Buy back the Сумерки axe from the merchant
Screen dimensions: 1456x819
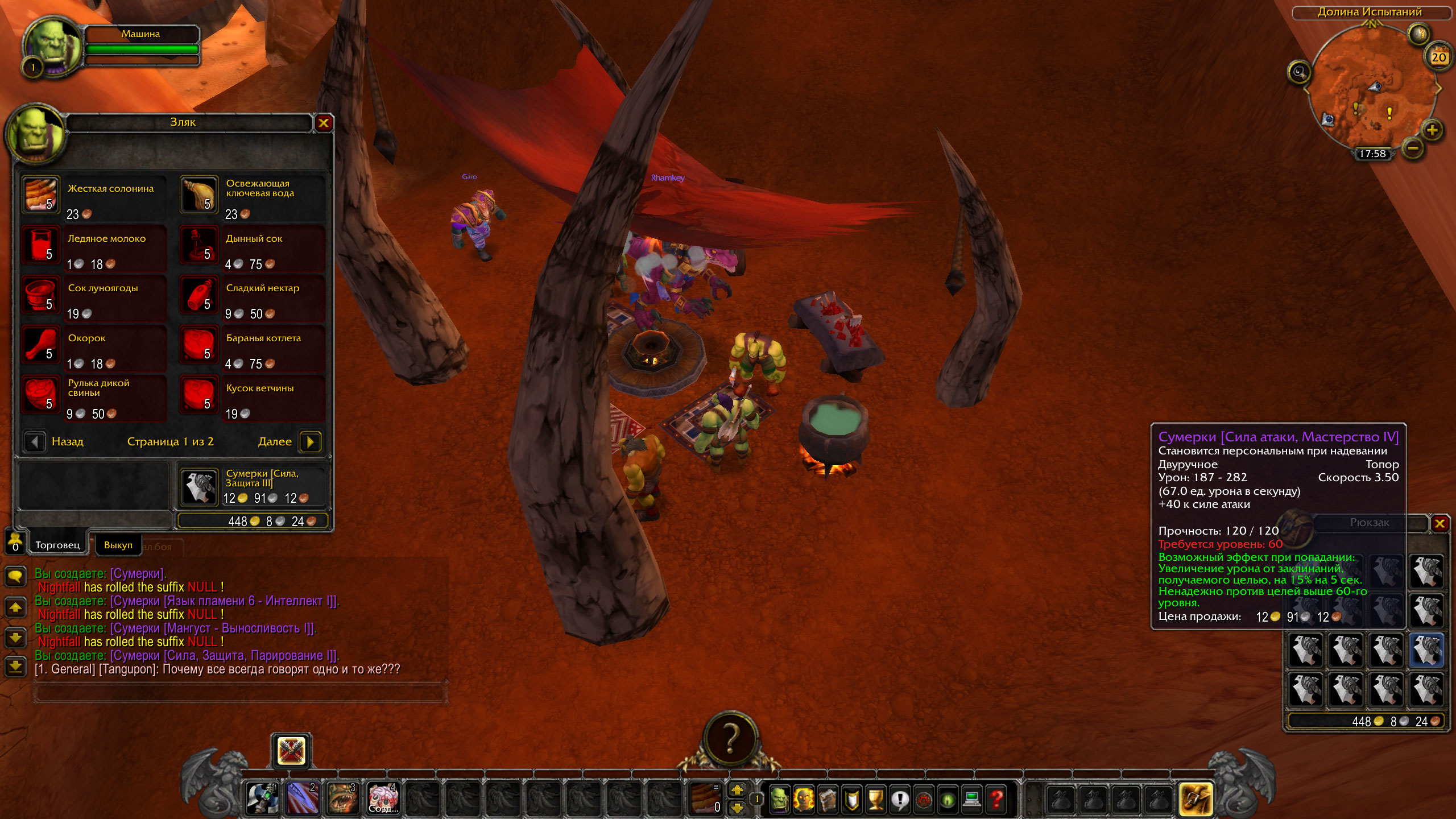200,487
